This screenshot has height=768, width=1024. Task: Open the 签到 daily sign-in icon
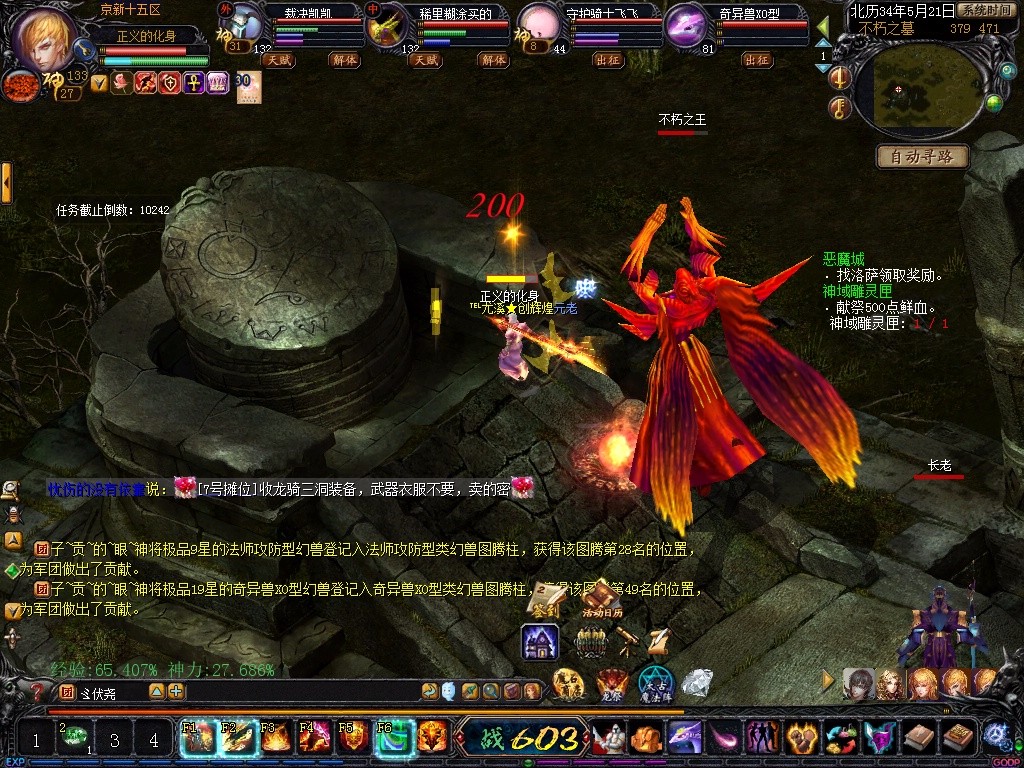pos(545,600)
